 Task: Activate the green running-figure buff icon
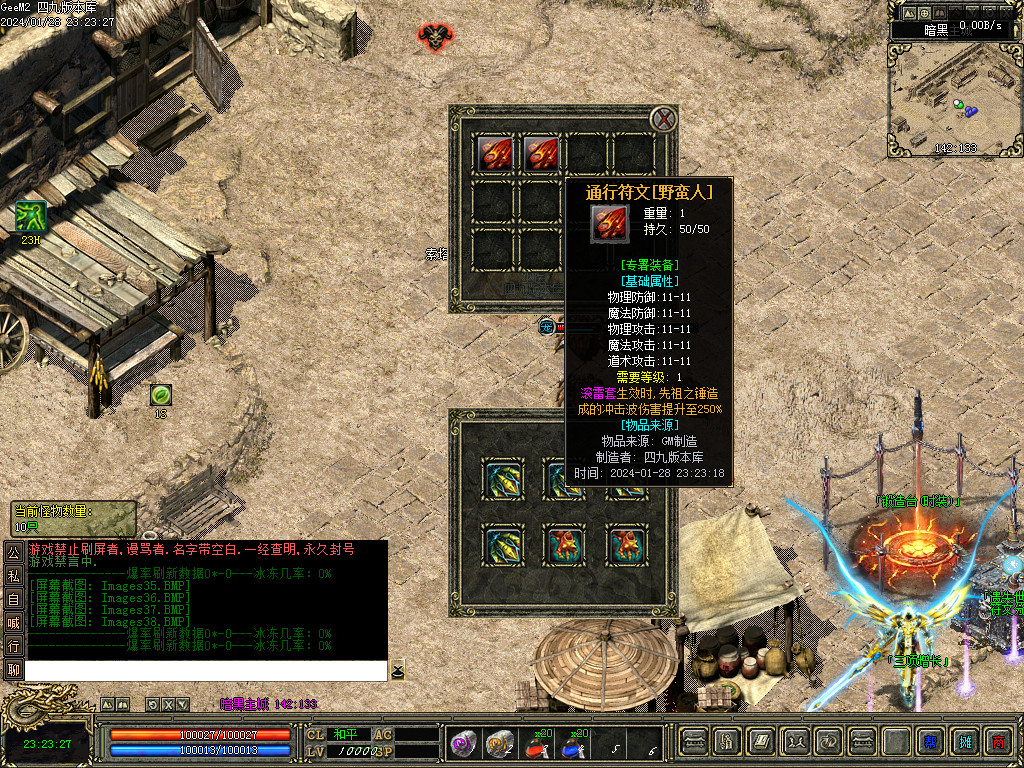point(29,216)
